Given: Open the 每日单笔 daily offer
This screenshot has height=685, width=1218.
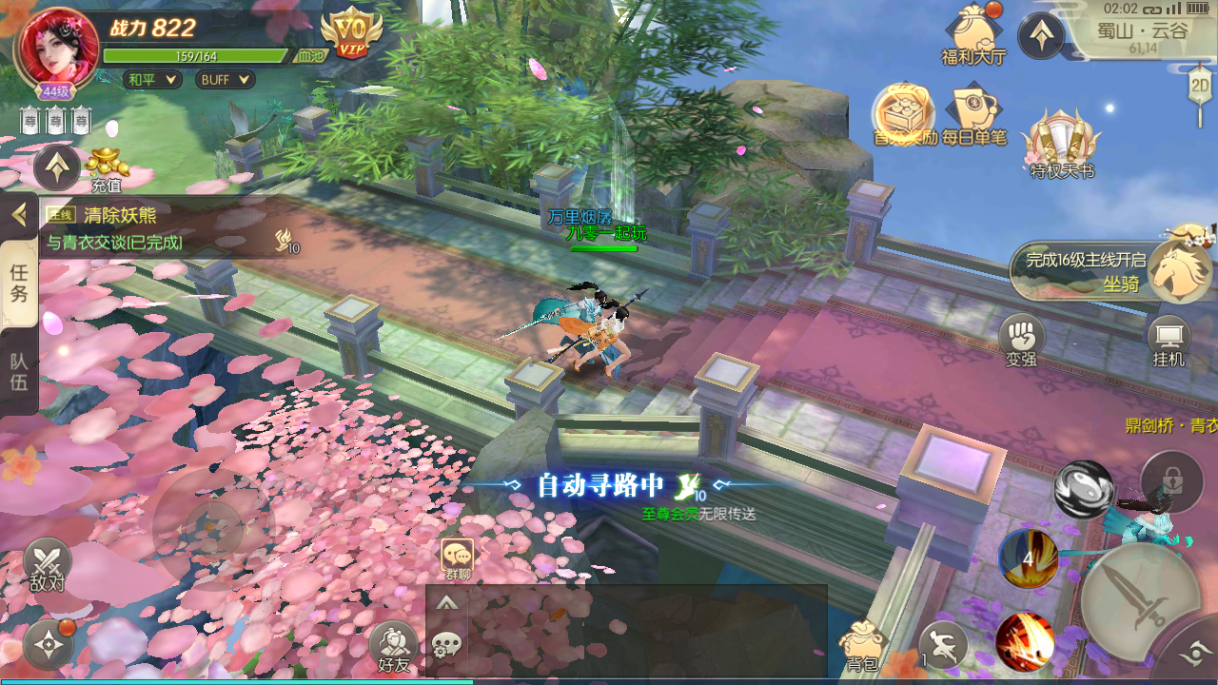Looking at the screenshot, I should pyautogui.click(x=974, y=115).
